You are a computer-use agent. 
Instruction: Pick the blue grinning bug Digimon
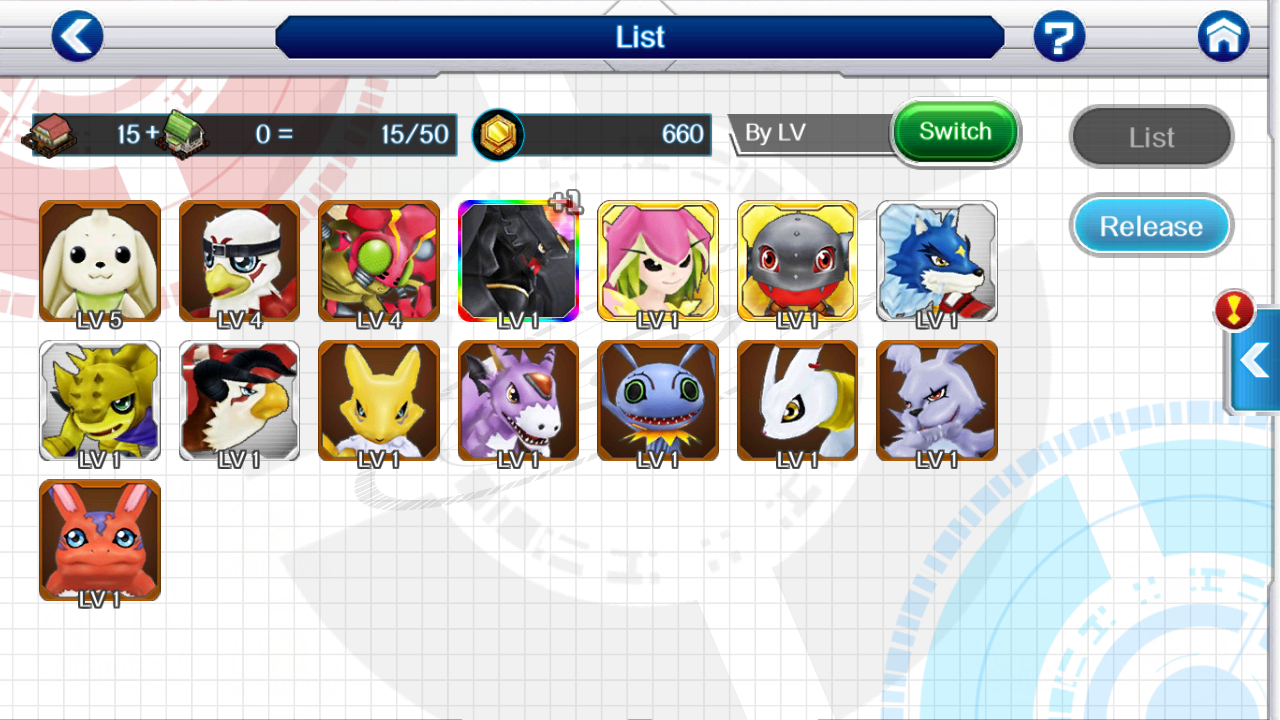pyautogui.click(x=658, y=400)
